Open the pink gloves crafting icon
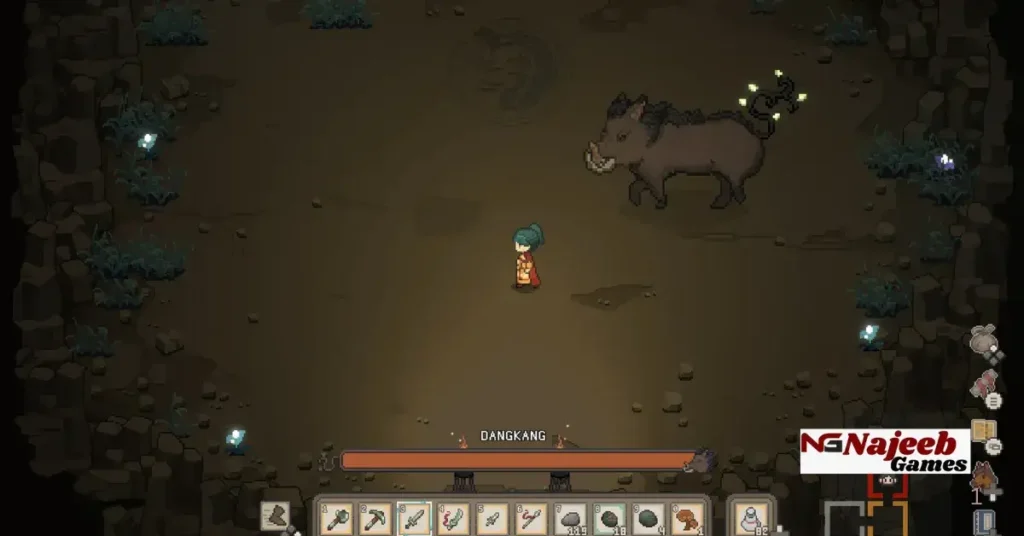This screenshot has width=1024, height=536. (984, 385)
